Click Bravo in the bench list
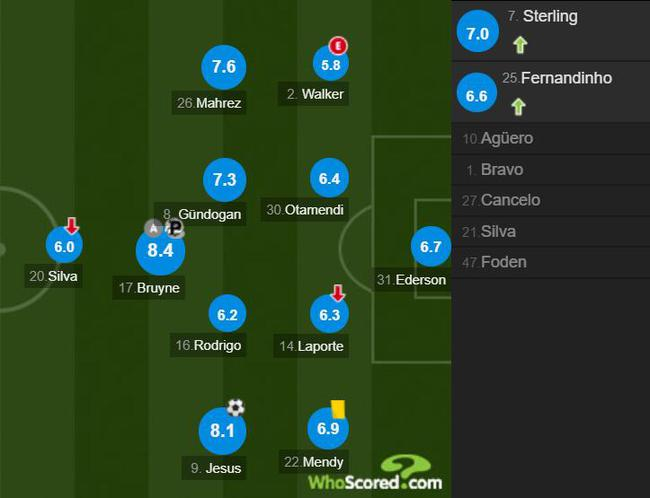Image resolution: width=650 pixels, height=498 pixels. [x=550, y=170]
